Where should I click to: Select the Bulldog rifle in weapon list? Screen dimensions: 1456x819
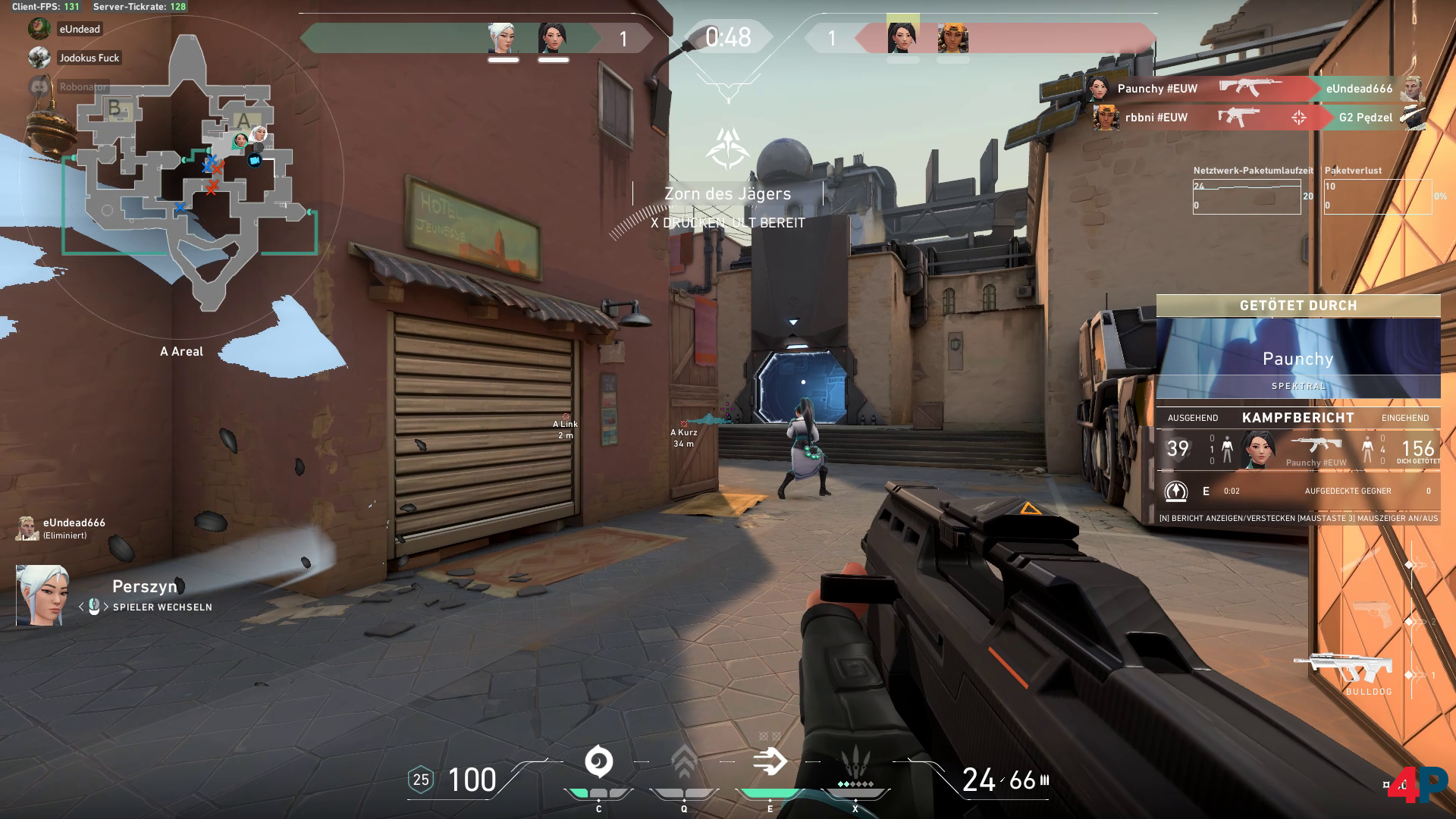1344,668
